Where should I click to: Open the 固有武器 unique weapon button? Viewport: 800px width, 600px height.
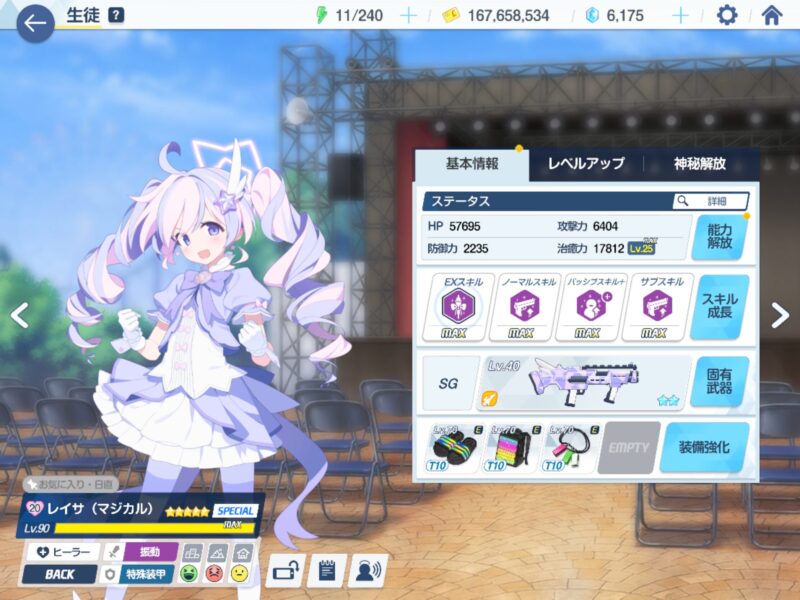click(719, 381)
